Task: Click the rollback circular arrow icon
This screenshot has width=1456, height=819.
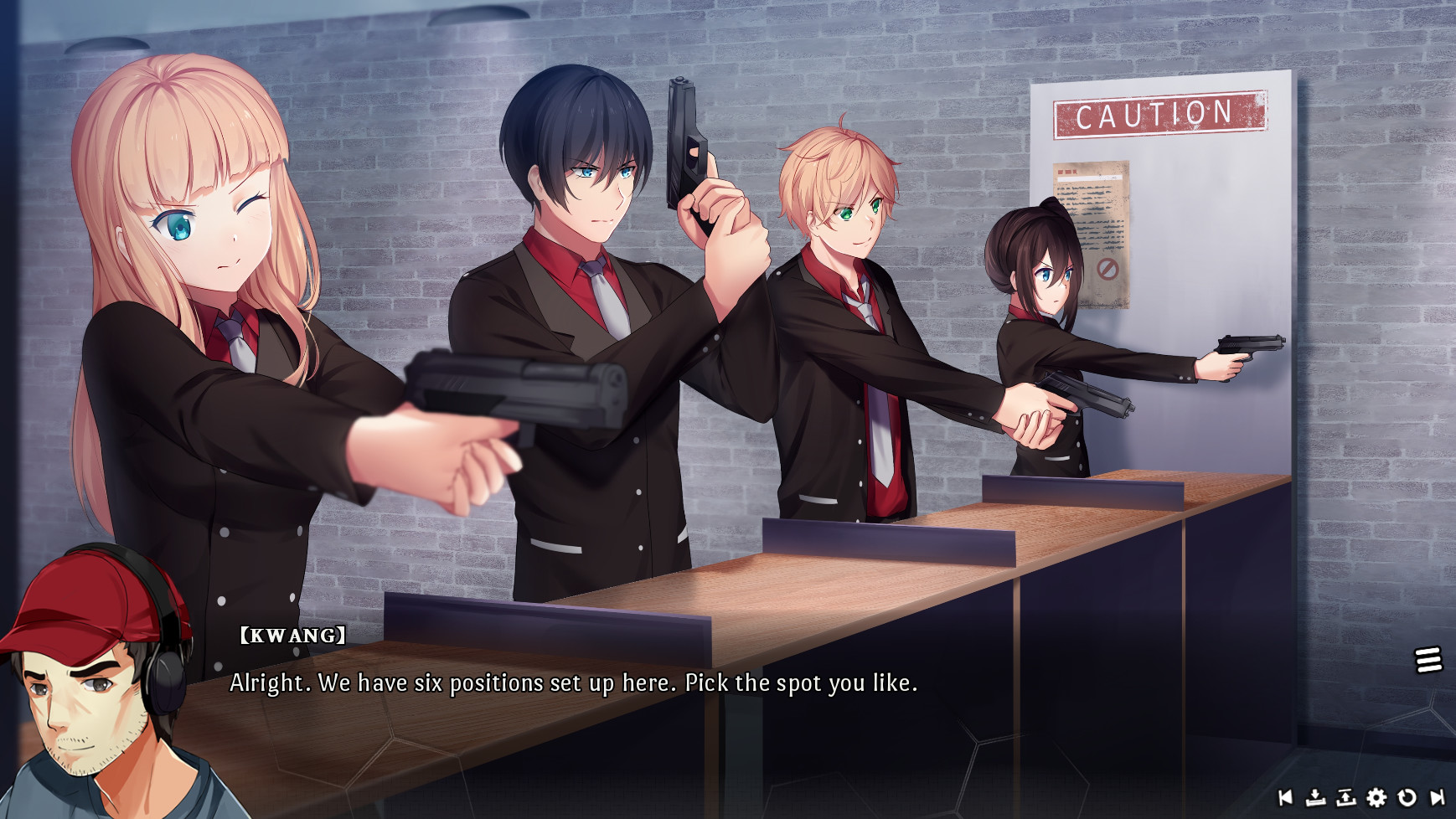Action: click(x=1407, y=798)
